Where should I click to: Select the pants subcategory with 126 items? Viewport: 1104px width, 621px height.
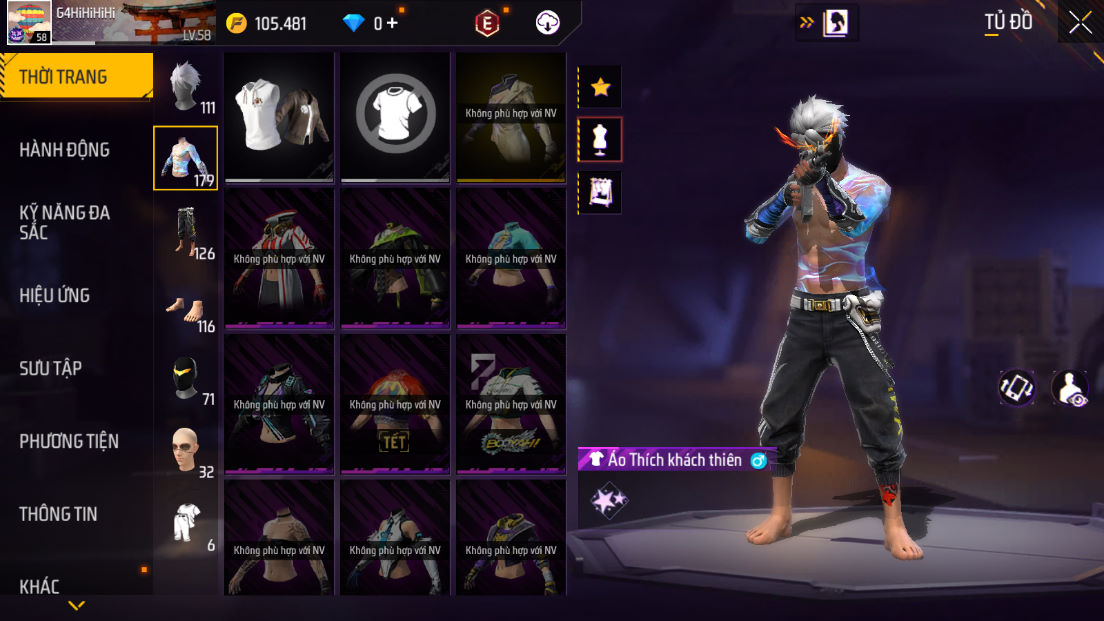(185, 231)
